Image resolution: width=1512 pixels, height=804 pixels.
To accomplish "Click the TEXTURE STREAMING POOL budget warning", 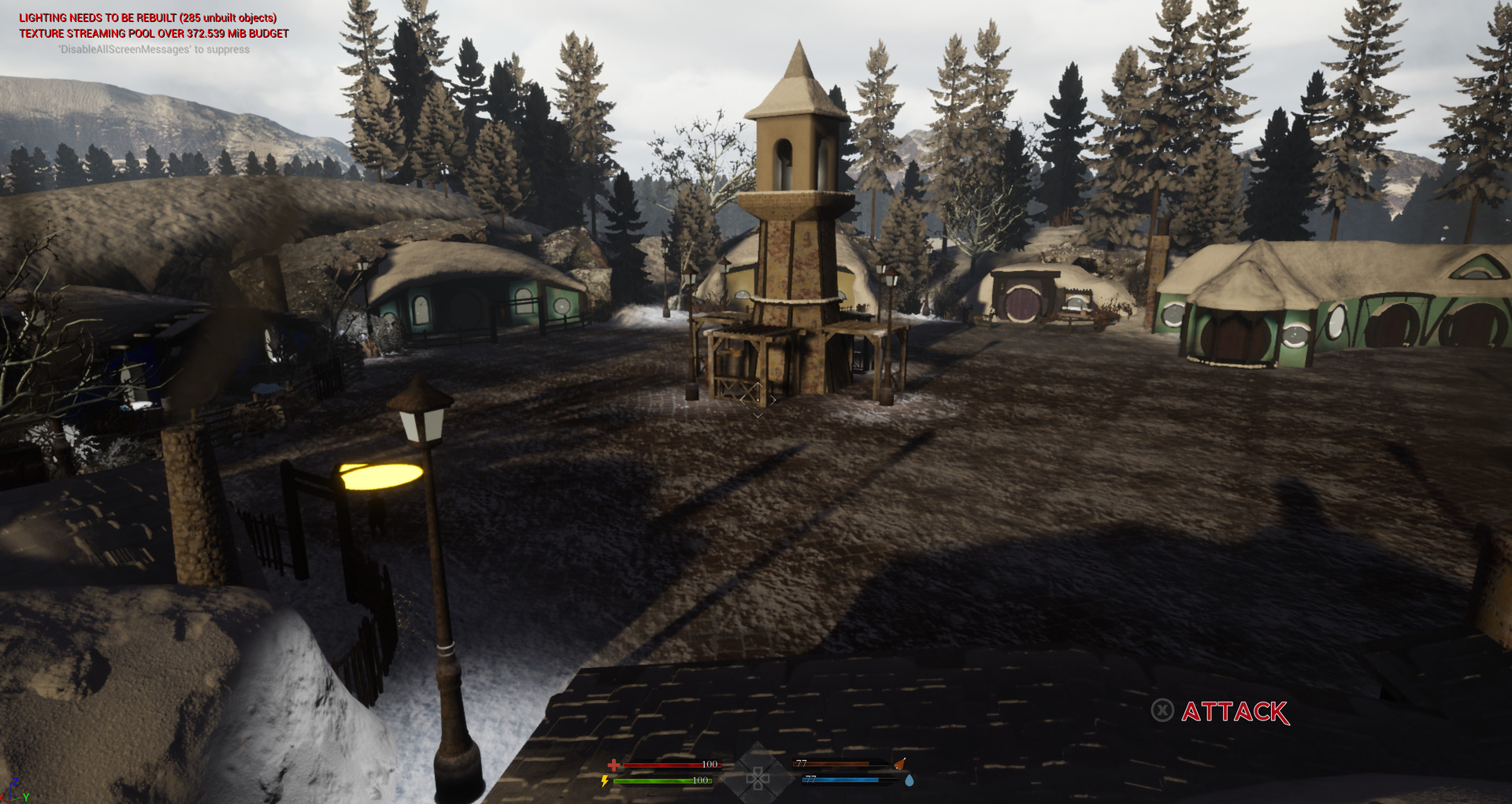I will (x=153, y=34).
